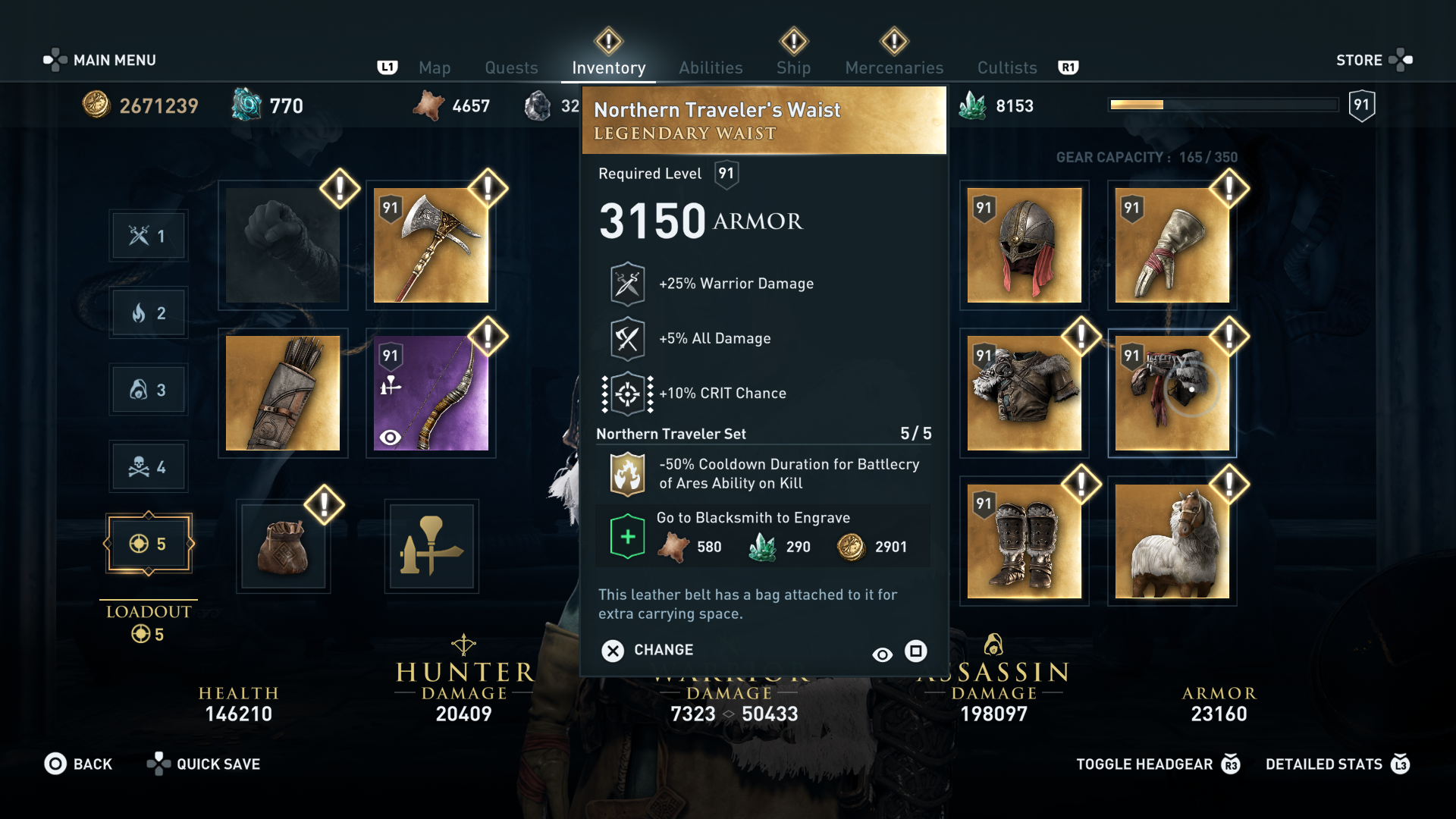Click the equipped legendary axe
Image resolution: width=1456 pixels, height=819 pixels.
430,244
